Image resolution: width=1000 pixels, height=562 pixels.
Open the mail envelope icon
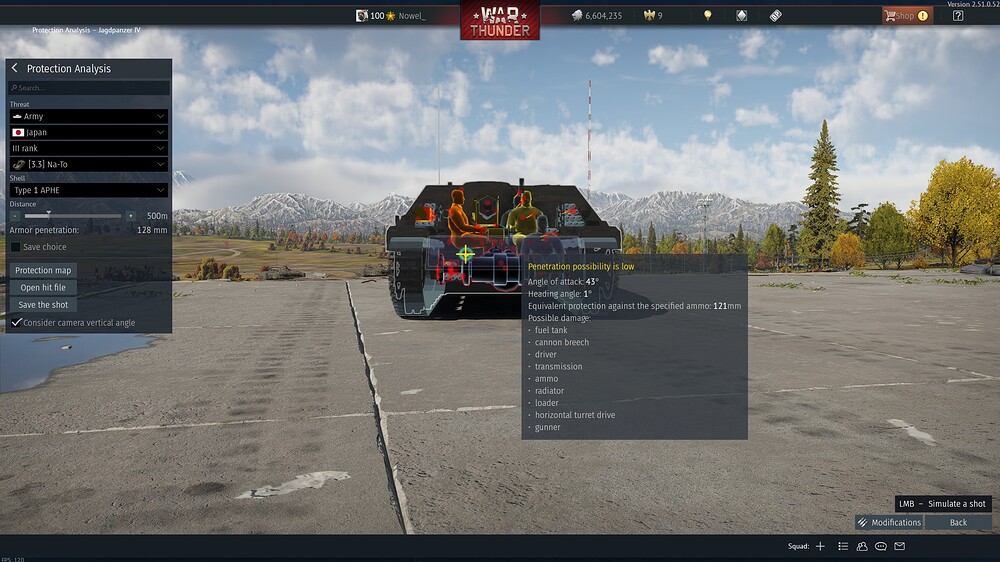tap(899, 546)
